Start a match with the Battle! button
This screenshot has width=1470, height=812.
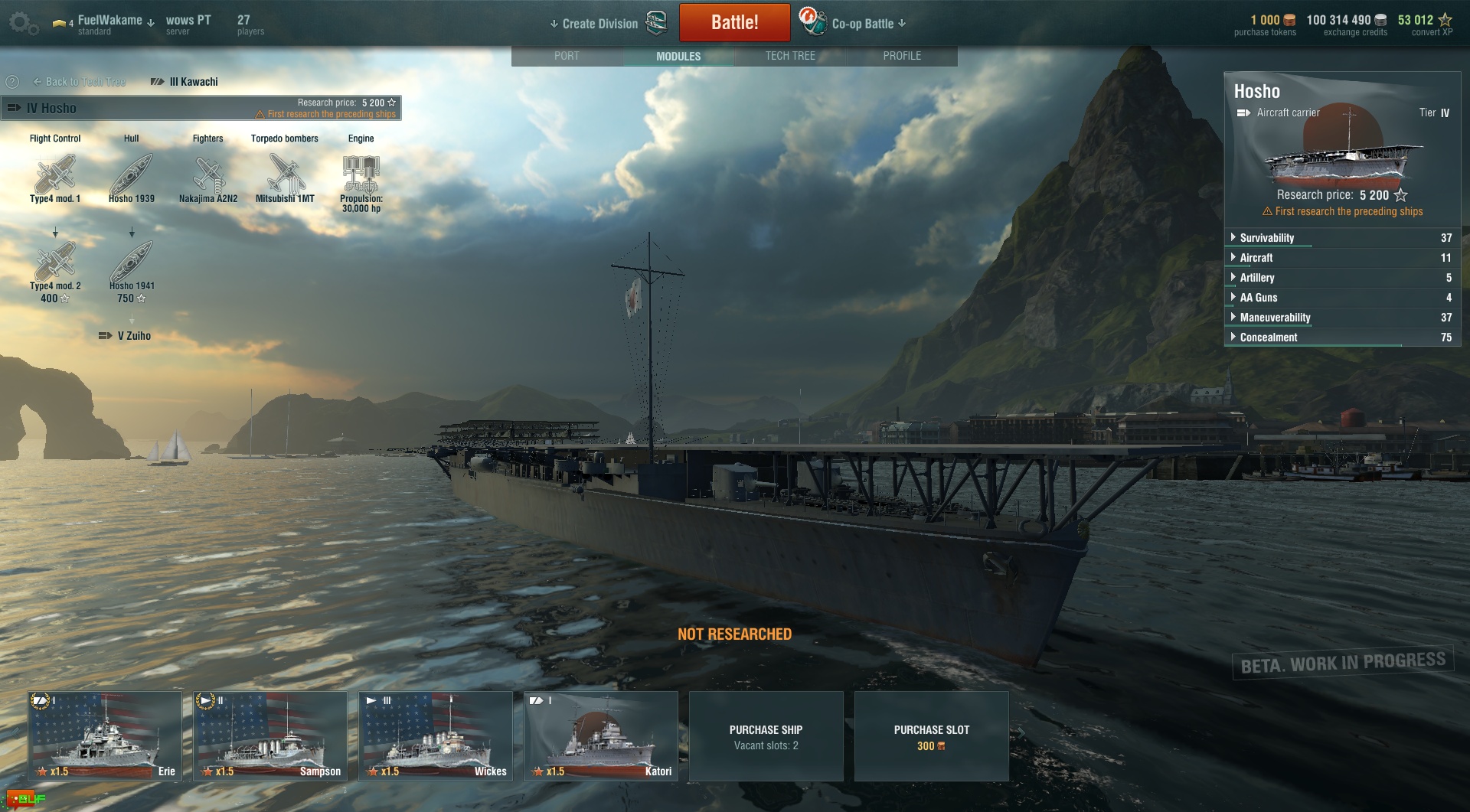734,23
